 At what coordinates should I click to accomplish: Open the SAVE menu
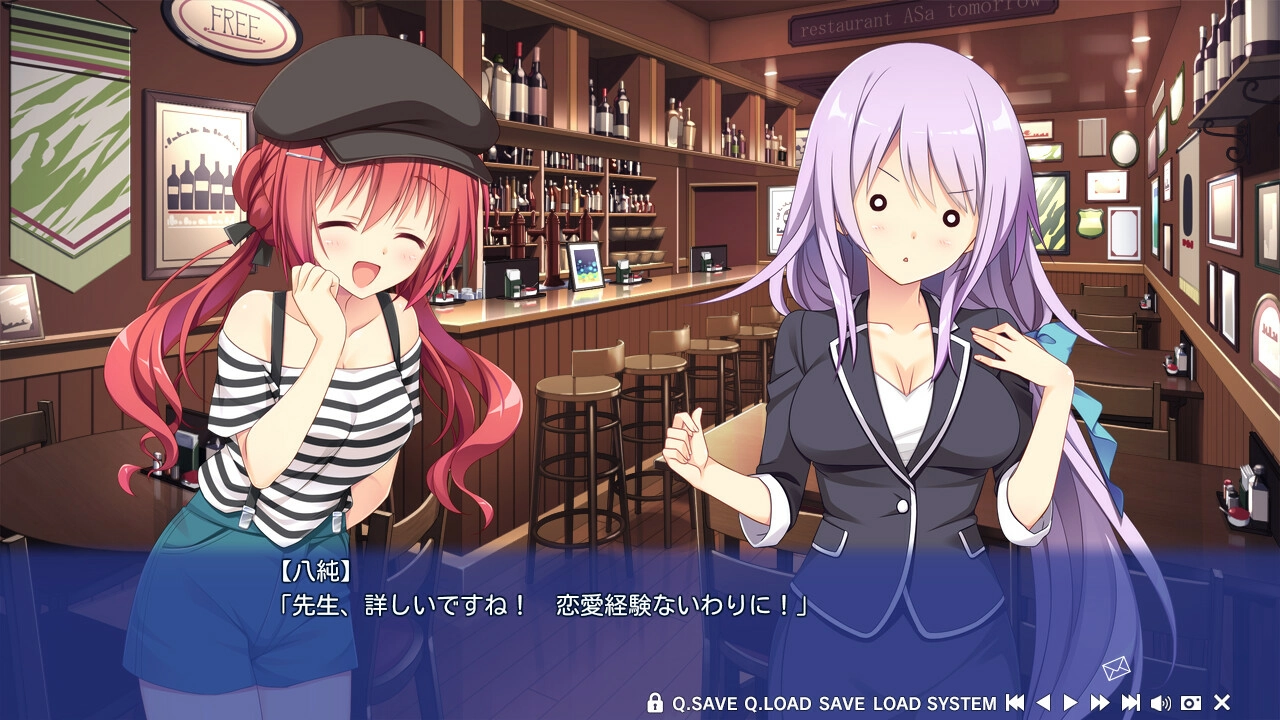(x=842, y=703)
